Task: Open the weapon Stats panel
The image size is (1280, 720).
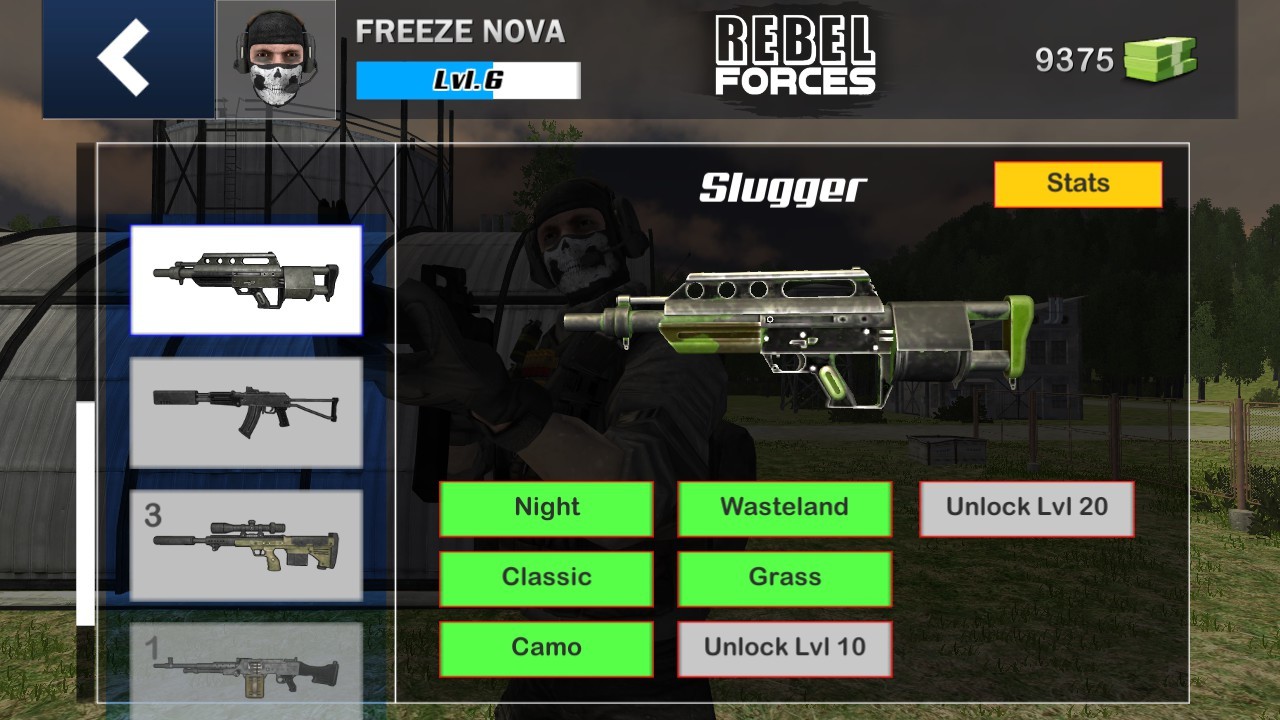Action: [1079, 183]
